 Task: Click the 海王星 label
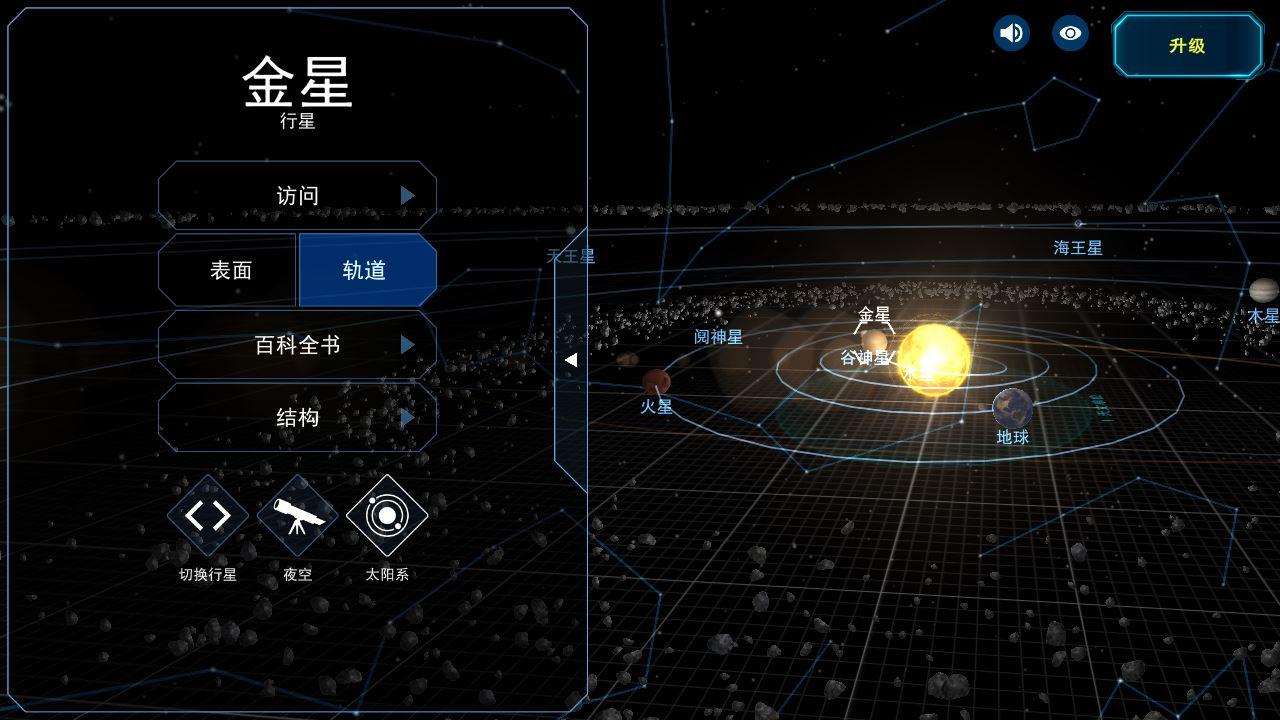1077,248
